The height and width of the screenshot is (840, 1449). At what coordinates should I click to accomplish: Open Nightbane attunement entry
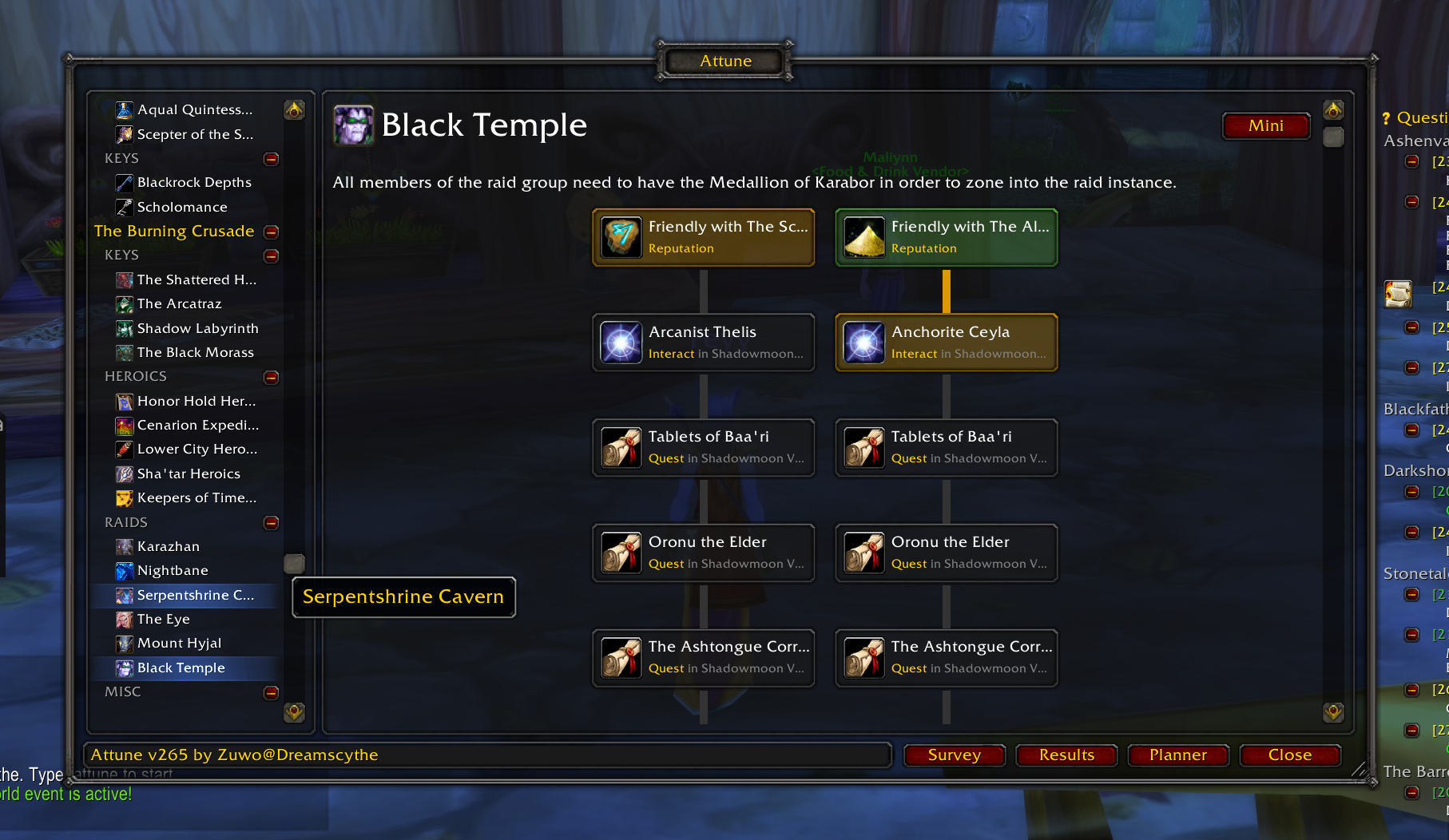pos(173,570)
